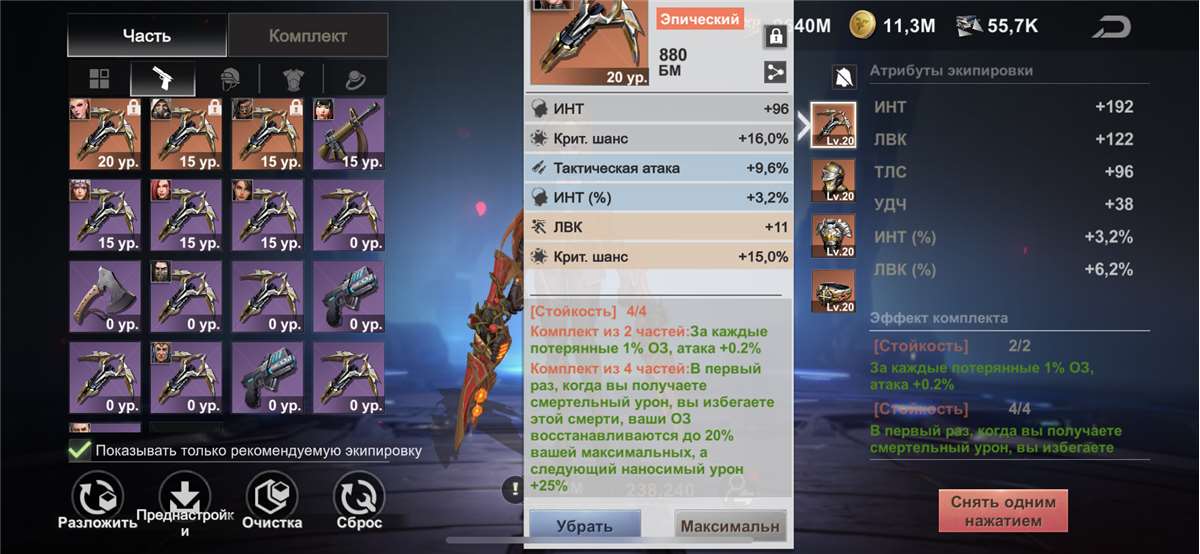Select the all-equipment grid filter
Viewport: 1200px width, 554px height.
(98, 79)
